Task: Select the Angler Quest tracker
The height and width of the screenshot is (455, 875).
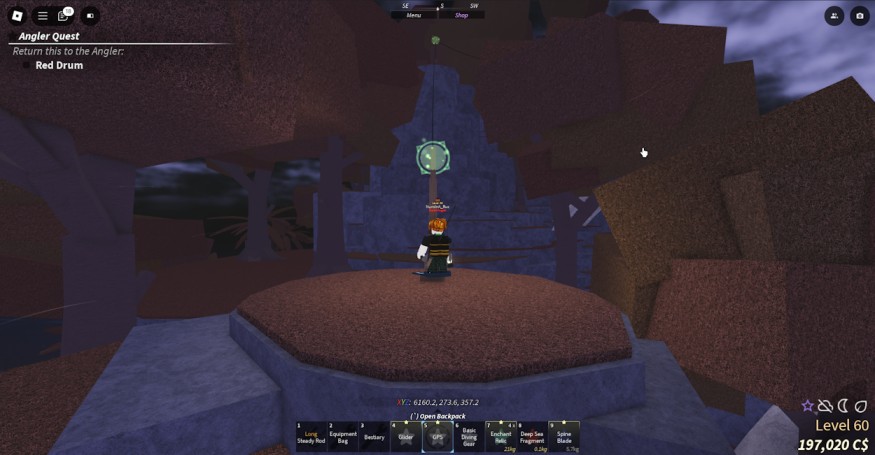Action: (x=44, y=37)
